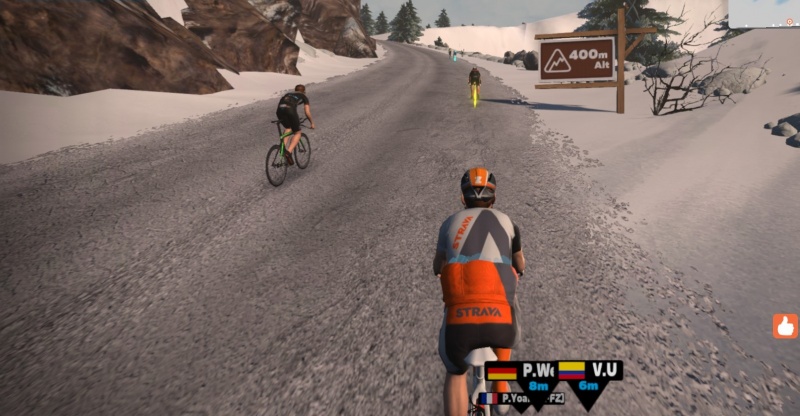The height and width of the screenshot is (416, 800).
Task: Open the minimap in the corner
Action: click(765, 13)
